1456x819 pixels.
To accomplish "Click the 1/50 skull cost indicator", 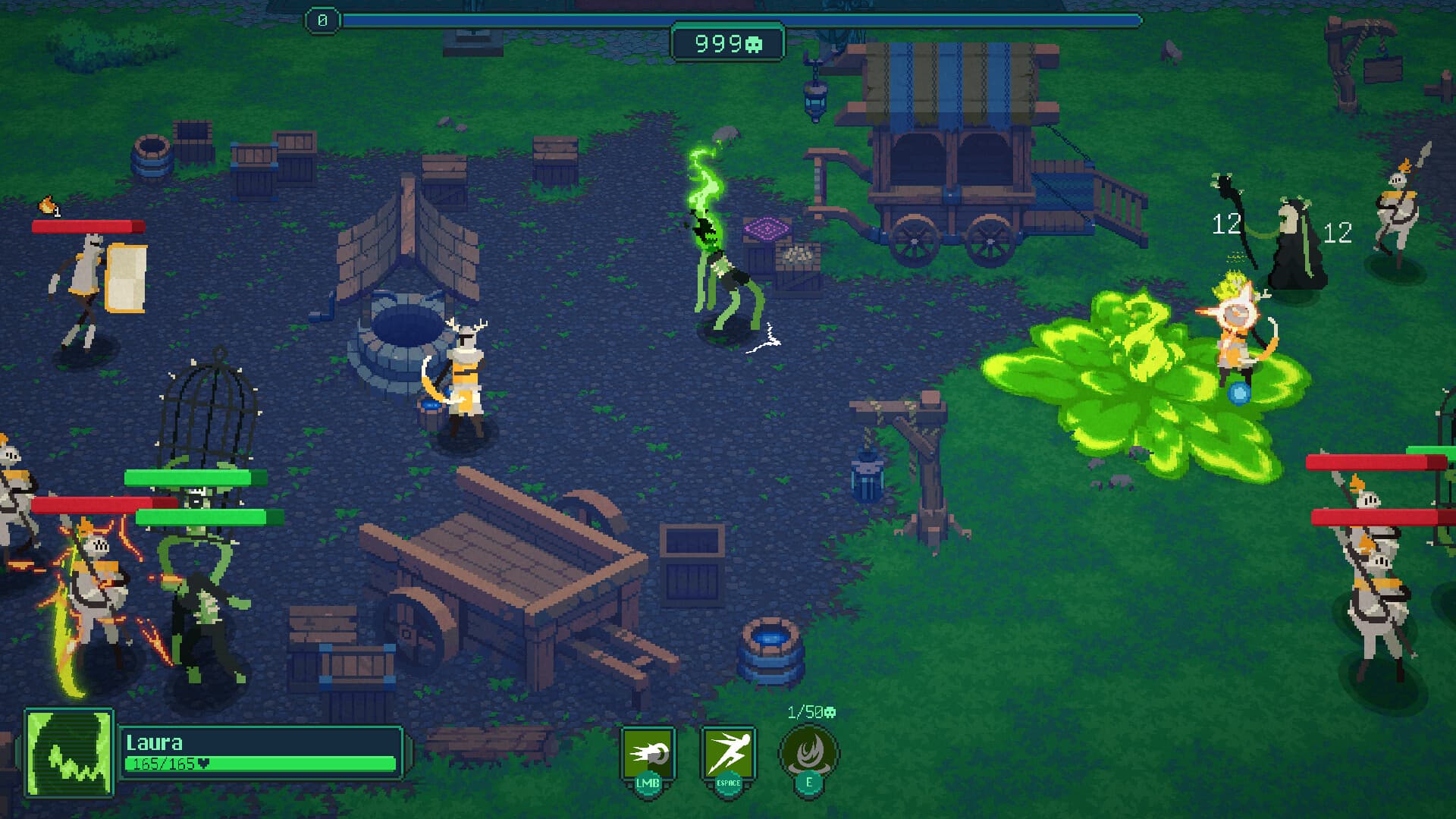I will pos(810,711).
